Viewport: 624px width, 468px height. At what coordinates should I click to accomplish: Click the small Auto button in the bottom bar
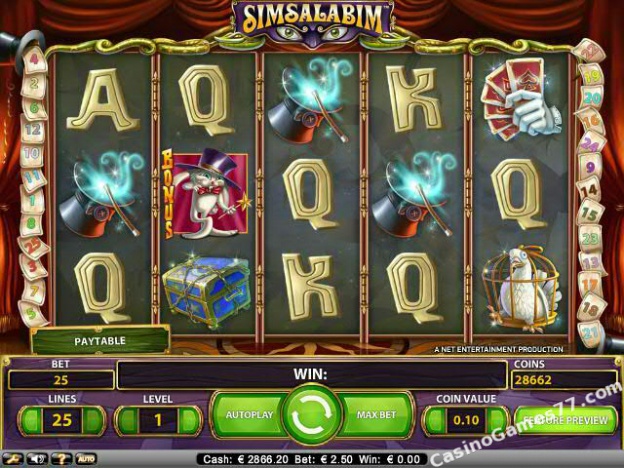click(86, 459)
